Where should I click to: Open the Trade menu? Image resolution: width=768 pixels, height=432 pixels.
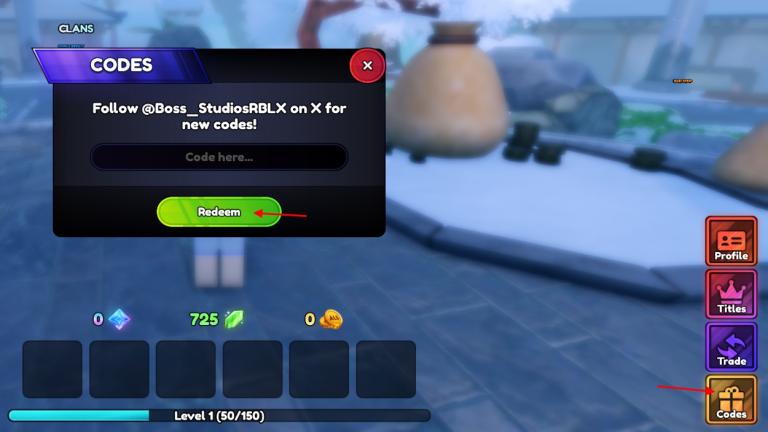731,346
